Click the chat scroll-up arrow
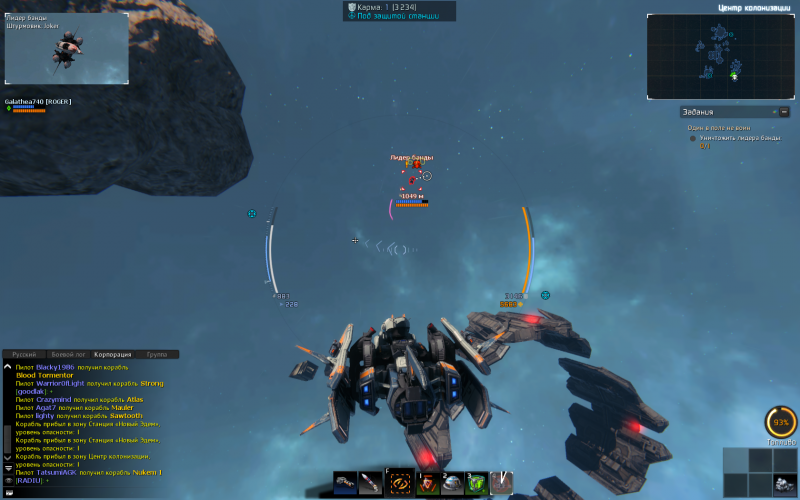This screenshot has width=800, height=500. [x=8, y=366]
